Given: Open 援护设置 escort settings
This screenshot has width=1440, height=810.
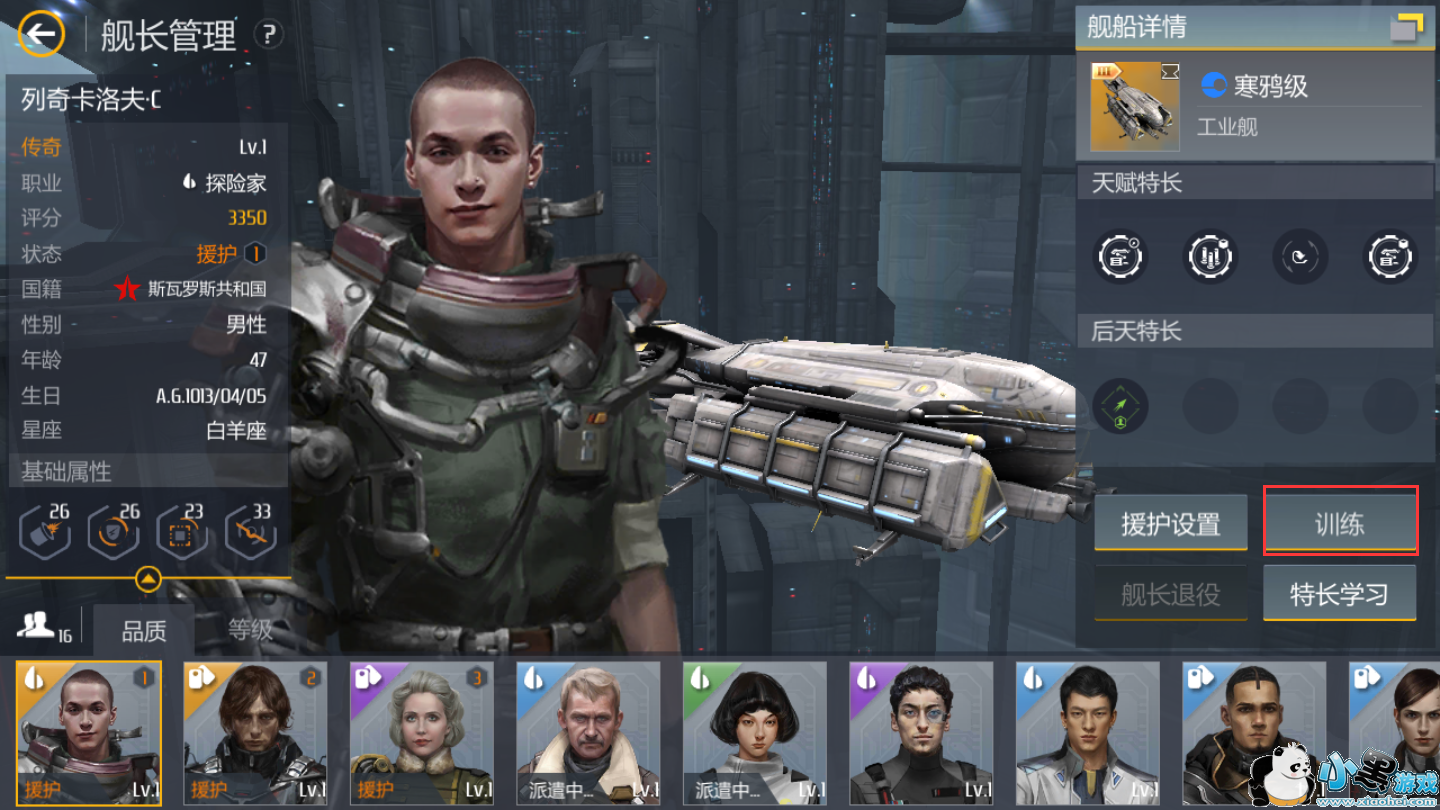Looking at the screenshot, I should tap(1170, 523).
